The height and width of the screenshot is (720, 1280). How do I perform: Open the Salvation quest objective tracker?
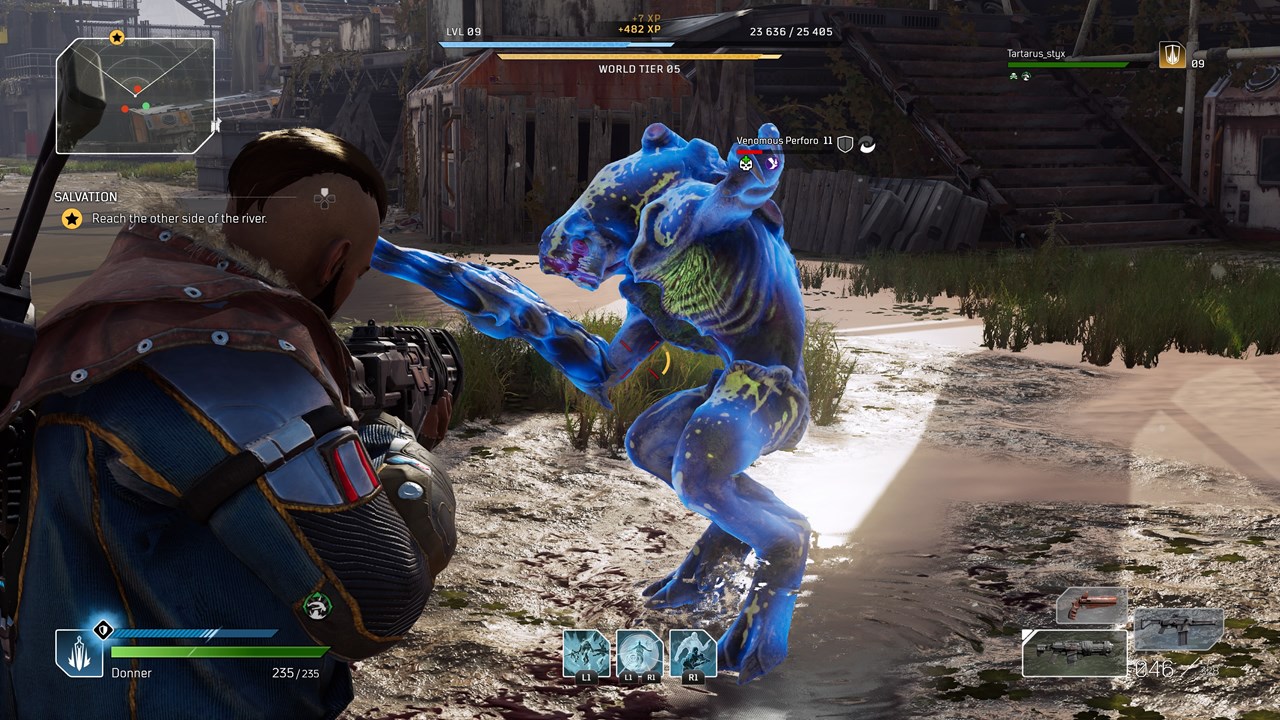coord(160,209)
